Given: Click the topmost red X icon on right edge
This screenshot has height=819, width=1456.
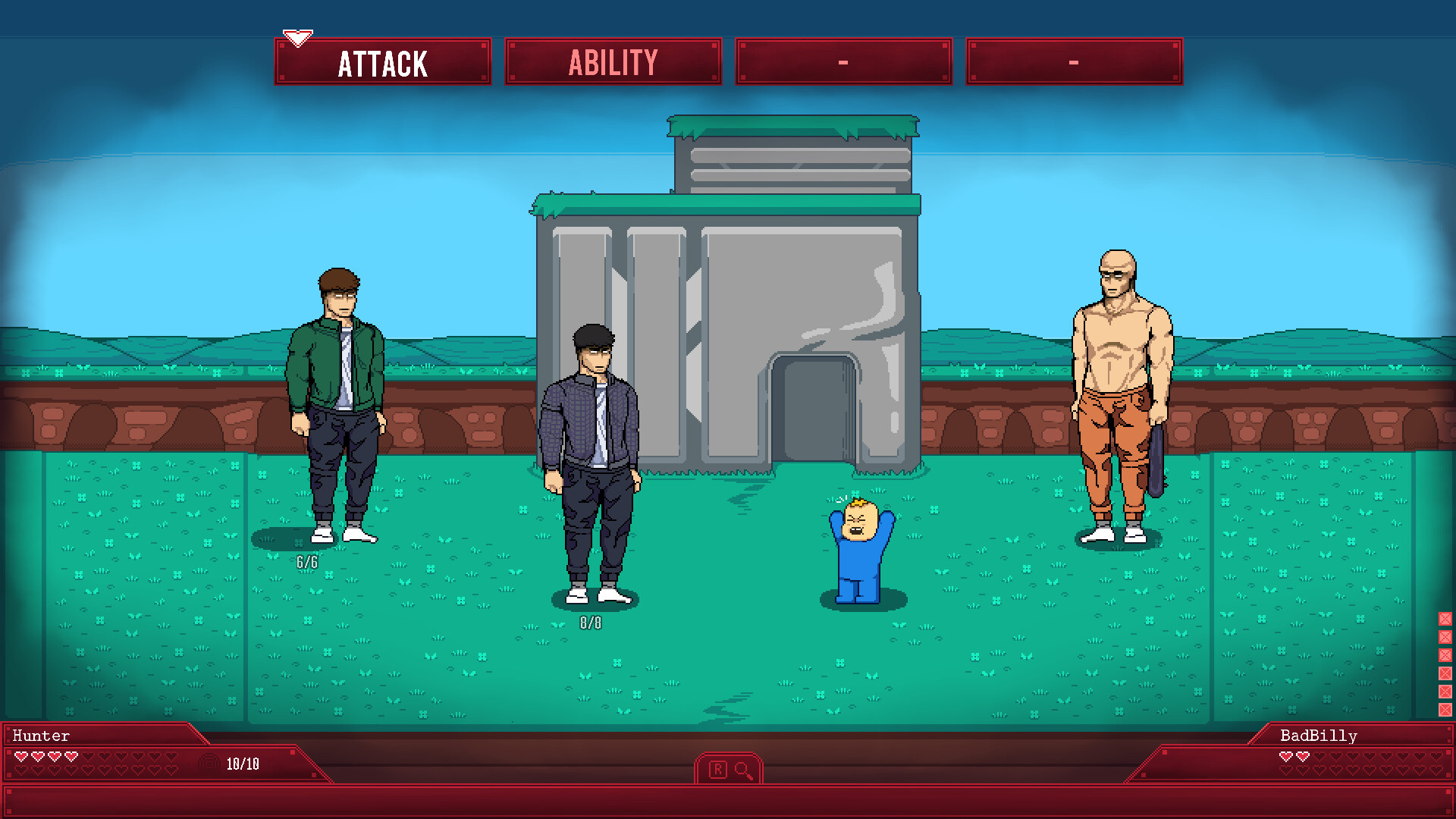Looking at the screenshot, I should tap(1445, 619).
